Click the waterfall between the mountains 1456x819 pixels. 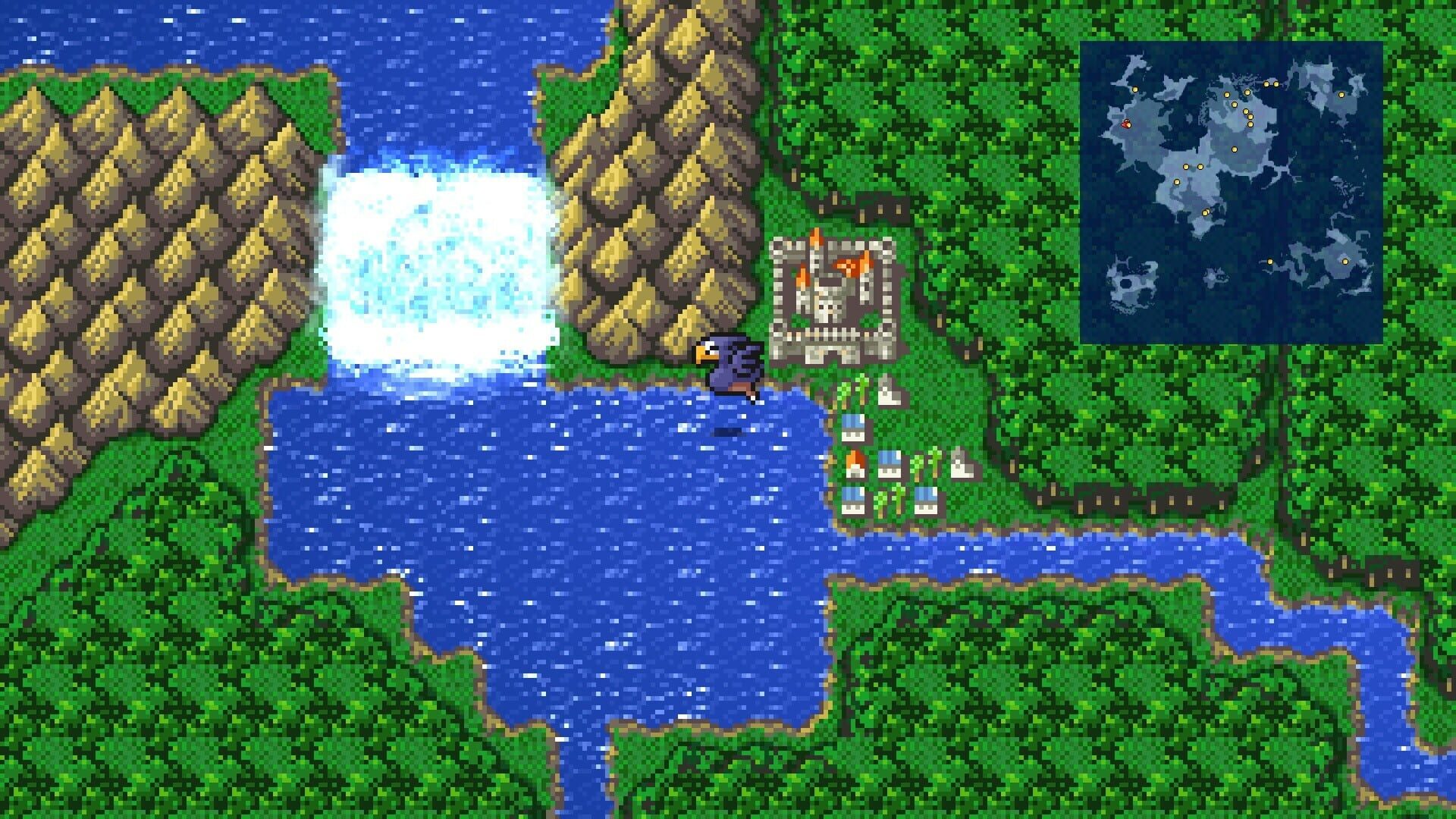[x=440, y=265]
